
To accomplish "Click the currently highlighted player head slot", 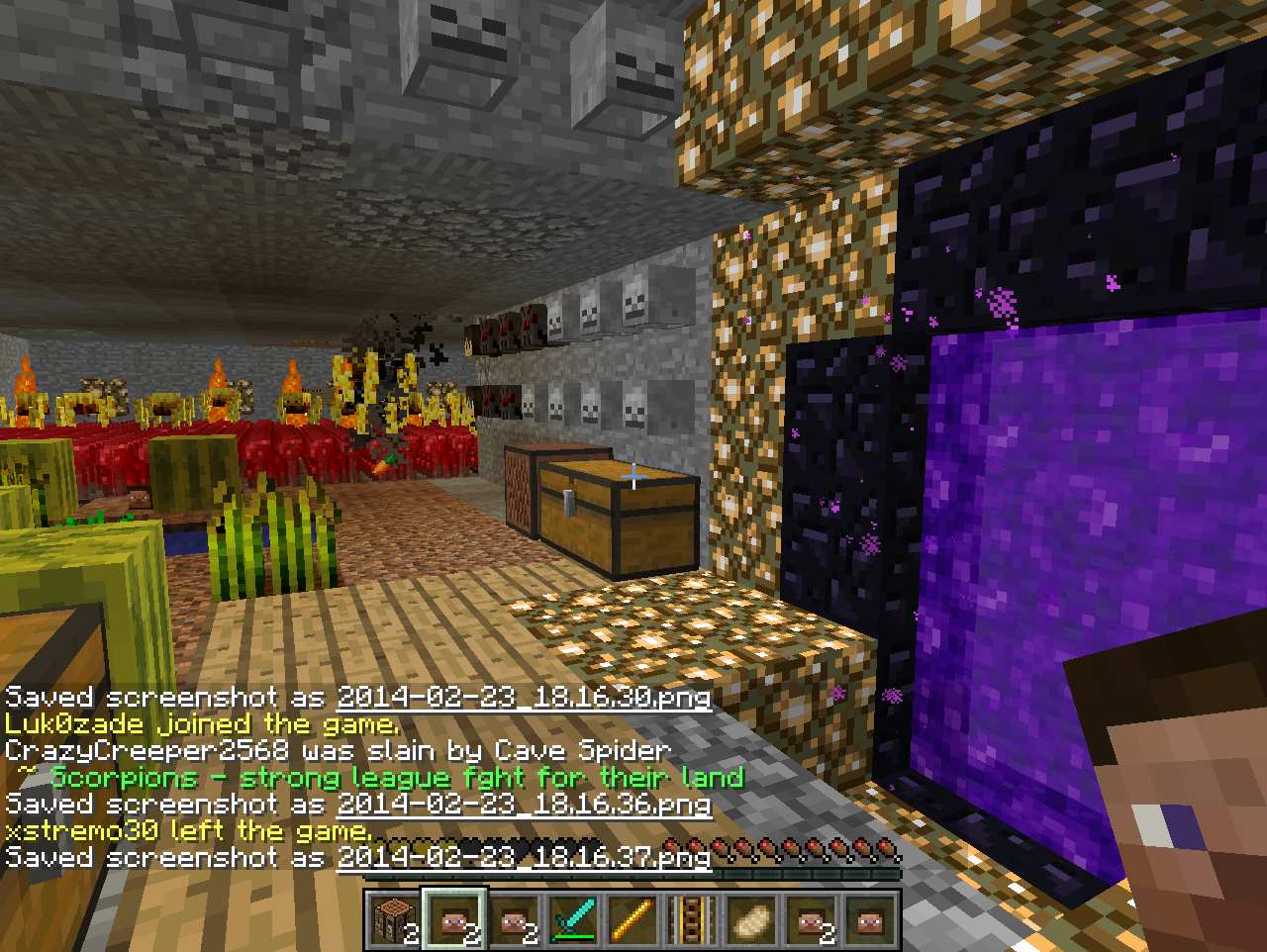I will (452, 919).
